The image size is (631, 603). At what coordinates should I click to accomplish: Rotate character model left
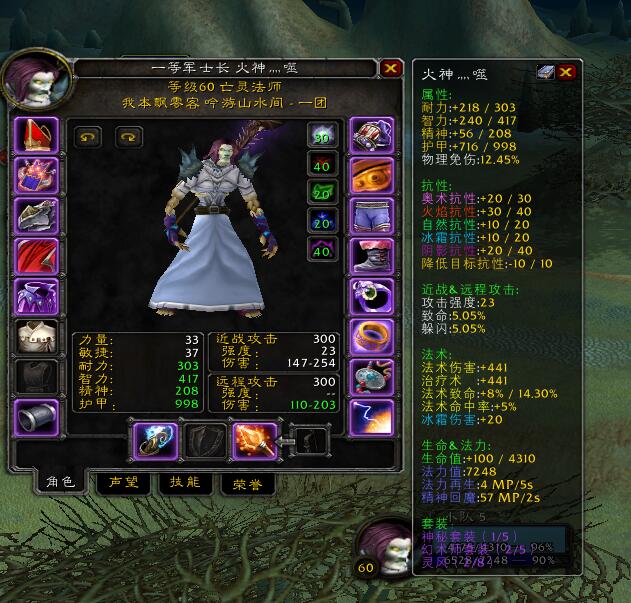pos(87,138)
